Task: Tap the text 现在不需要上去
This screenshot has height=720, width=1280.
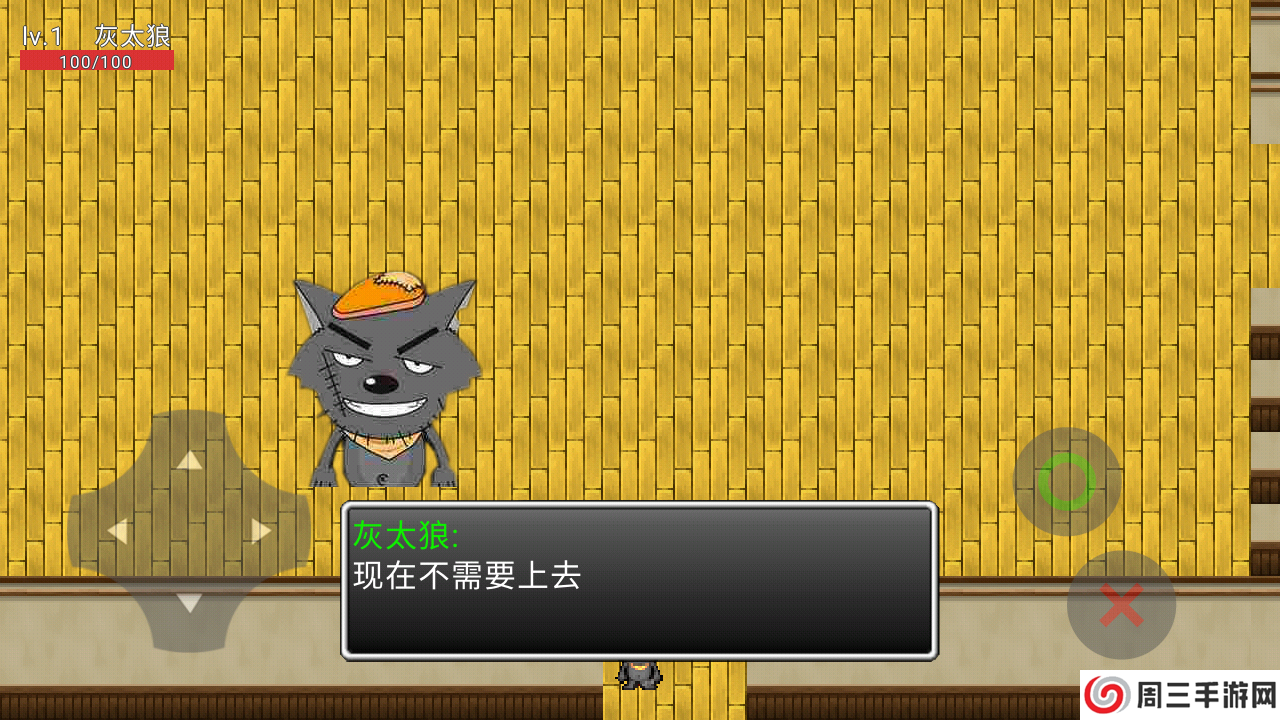Action: (x=465, y=577)
